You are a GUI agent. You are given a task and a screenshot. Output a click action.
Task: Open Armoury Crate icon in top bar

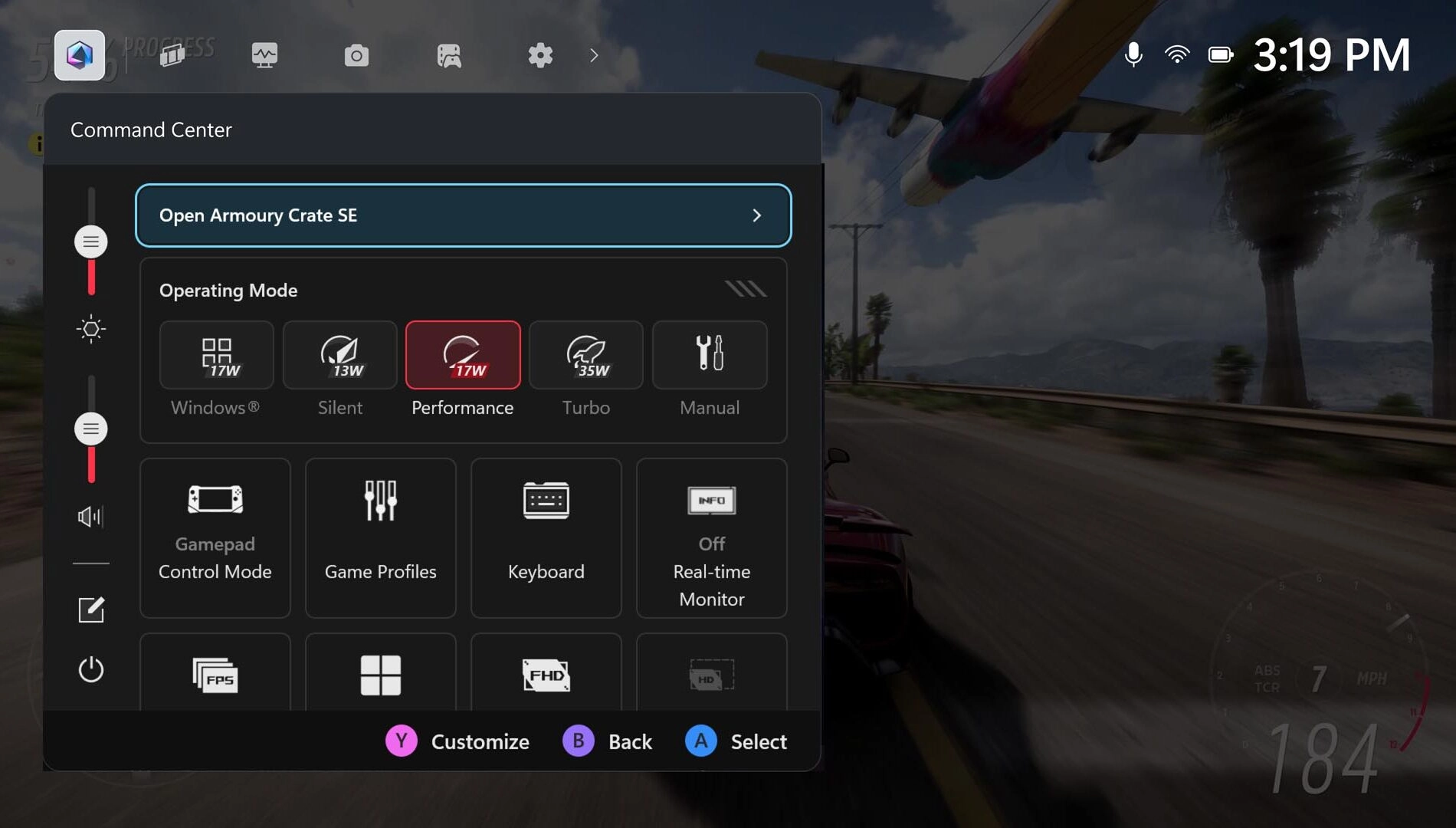tap(79, 55)
